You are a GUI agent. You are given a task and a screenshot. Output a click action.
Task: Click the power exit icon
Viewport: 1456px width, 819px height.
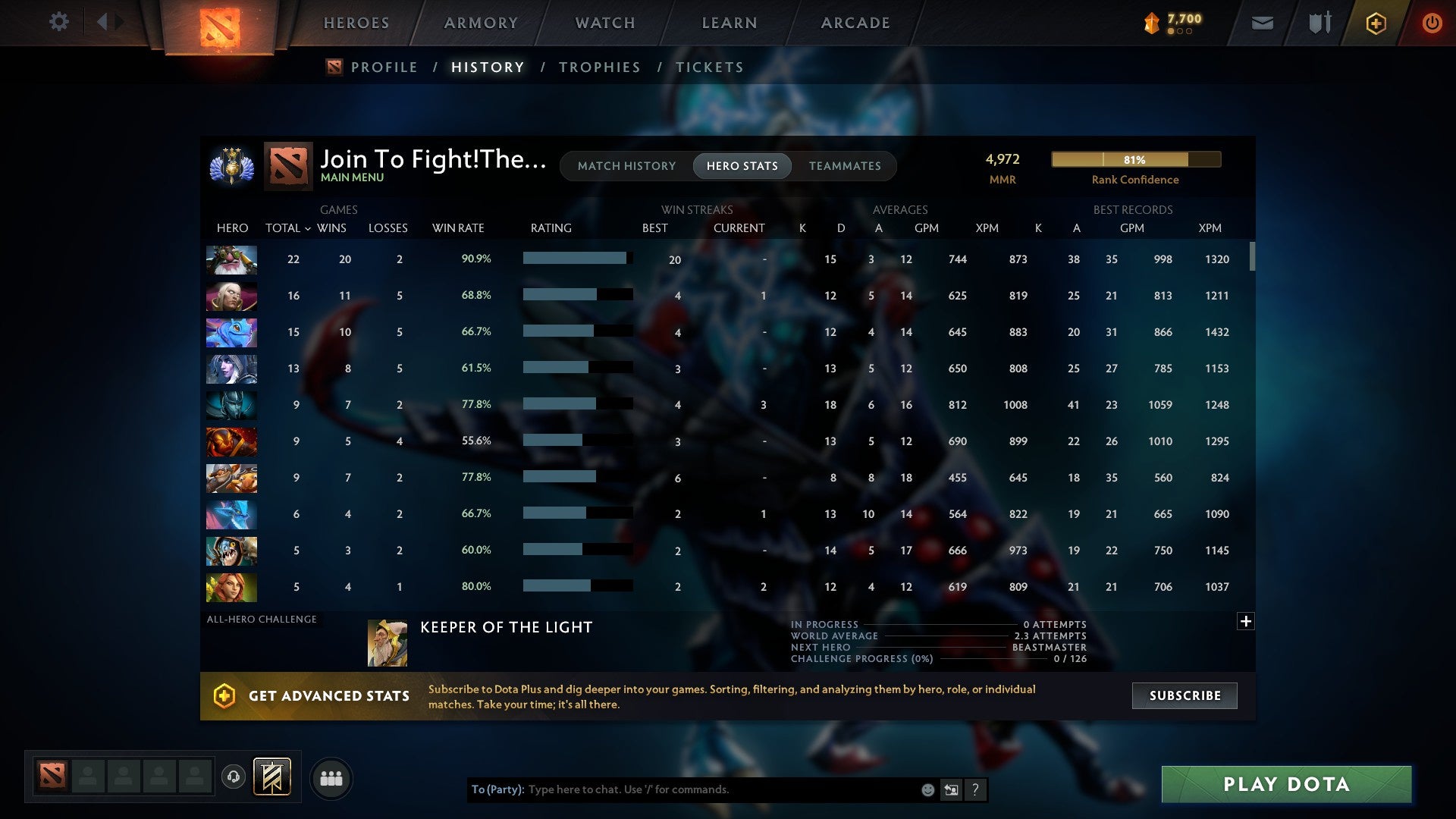(x=1432, y=23)
